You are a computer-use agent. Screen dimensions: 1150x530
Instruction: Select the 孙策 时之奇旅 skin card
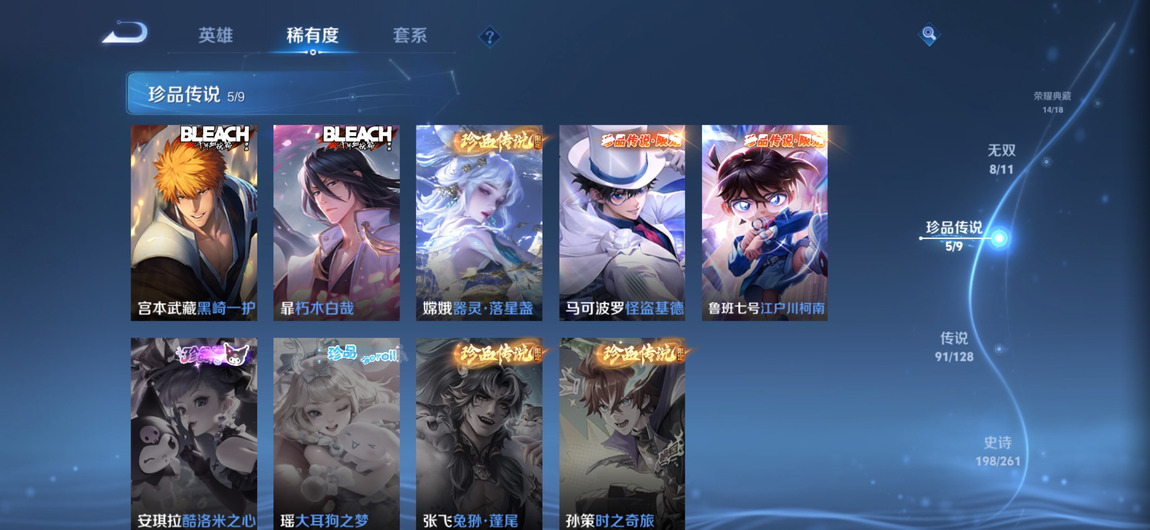click(622, 433)
